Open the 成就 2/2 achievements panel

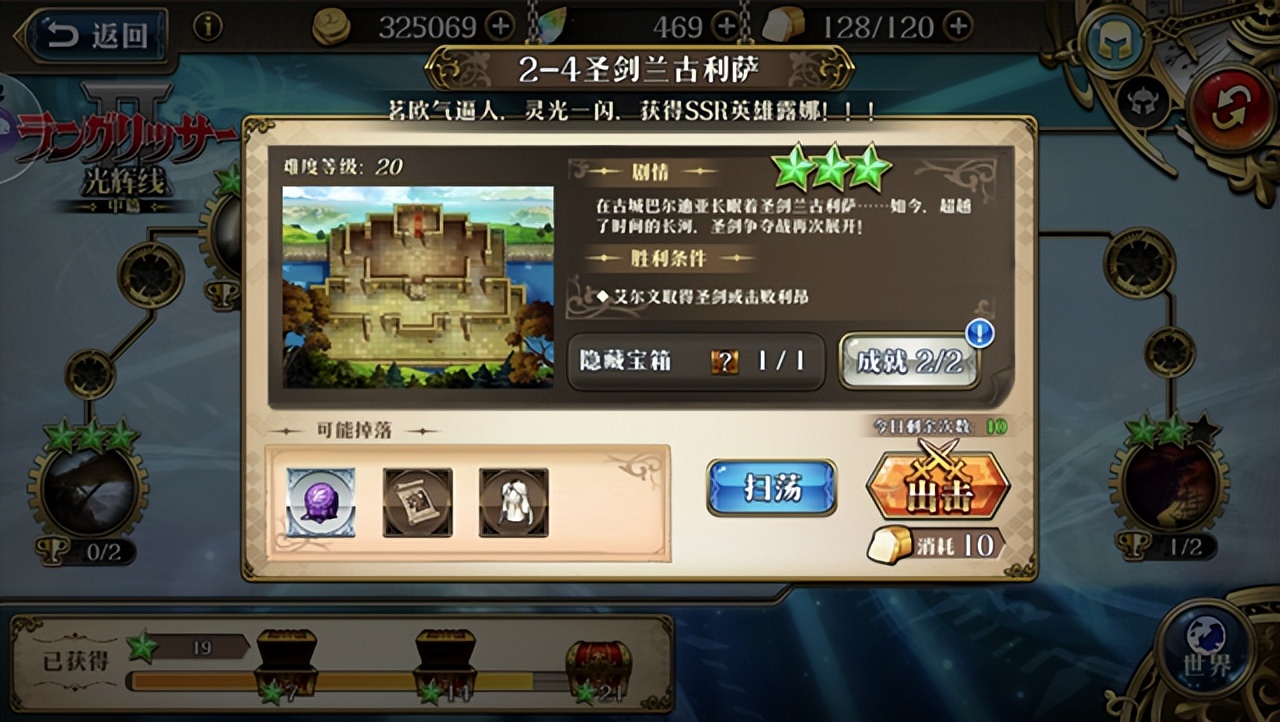click(x=912, y=362)
